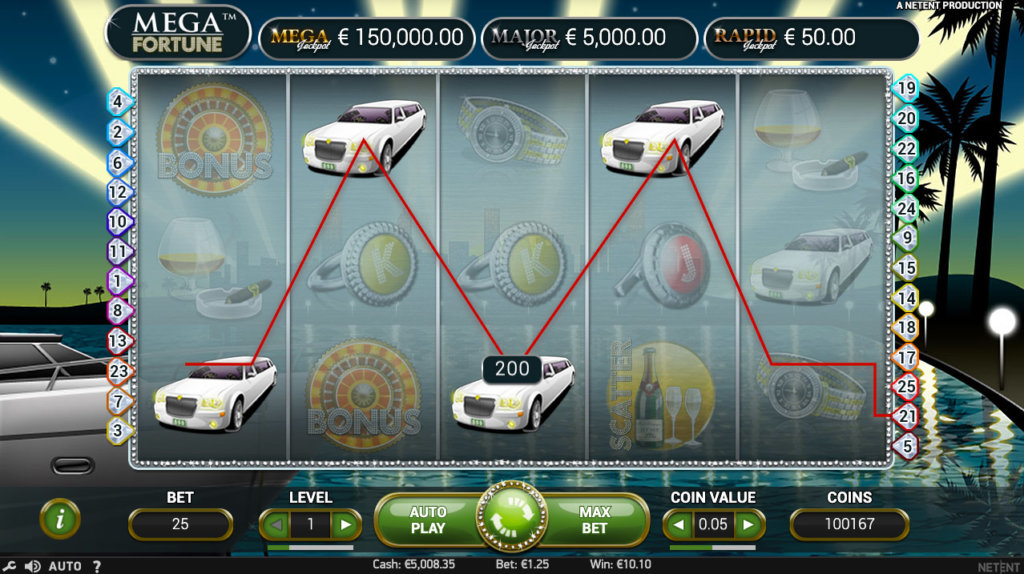Decrease the bet level

273,524
